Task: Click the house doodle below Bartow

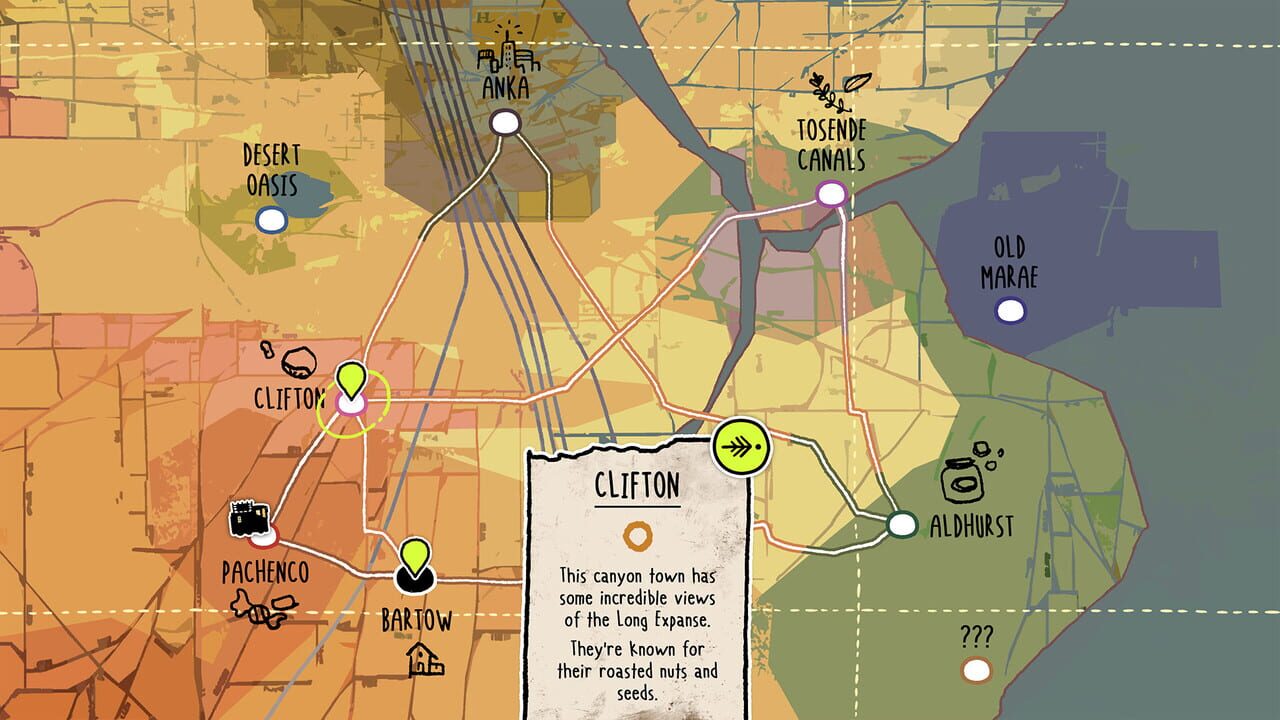Action: [x=424, y=662]
